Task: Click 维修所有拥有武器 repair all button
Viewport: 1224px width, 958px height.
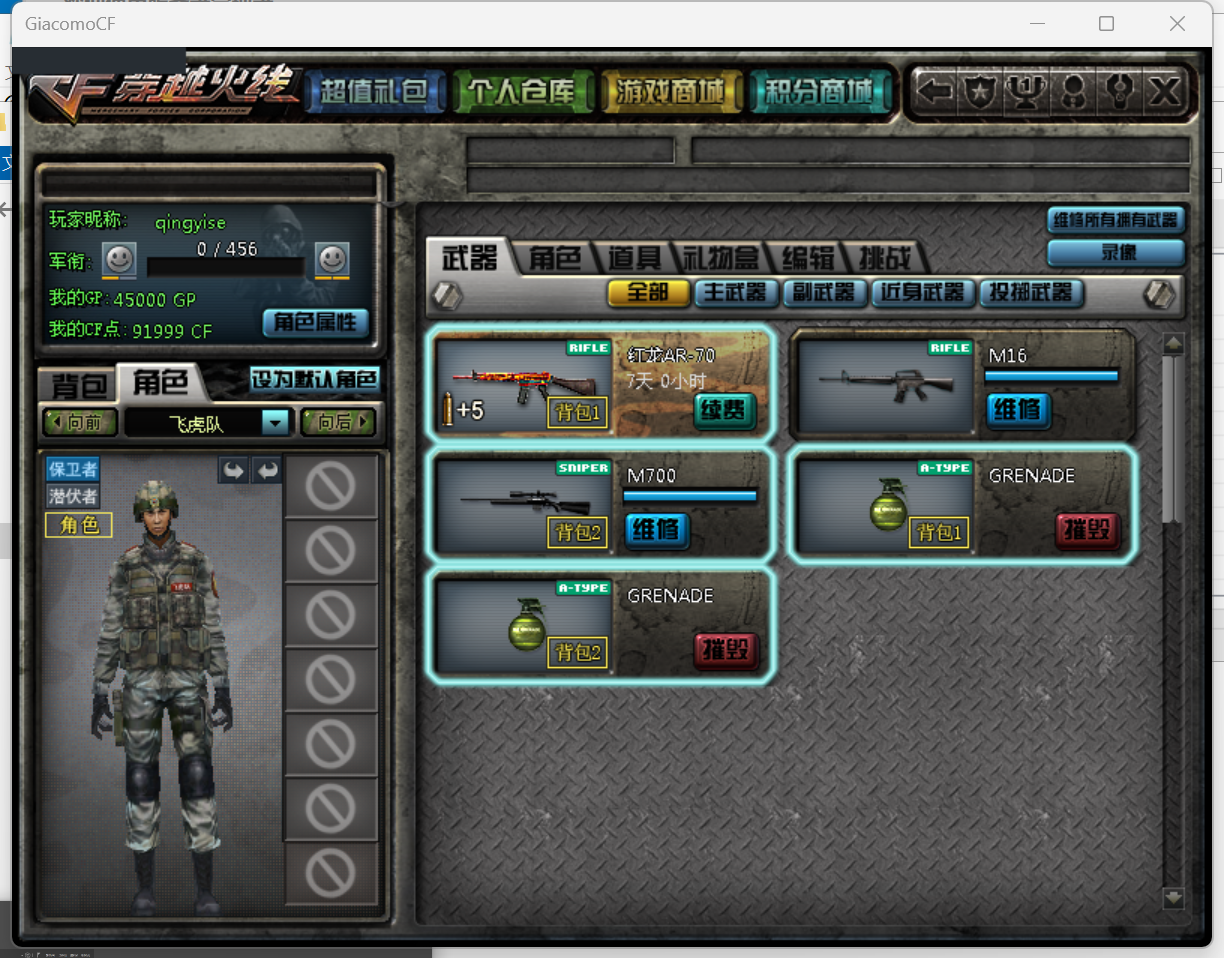Action: [1115, 220]
